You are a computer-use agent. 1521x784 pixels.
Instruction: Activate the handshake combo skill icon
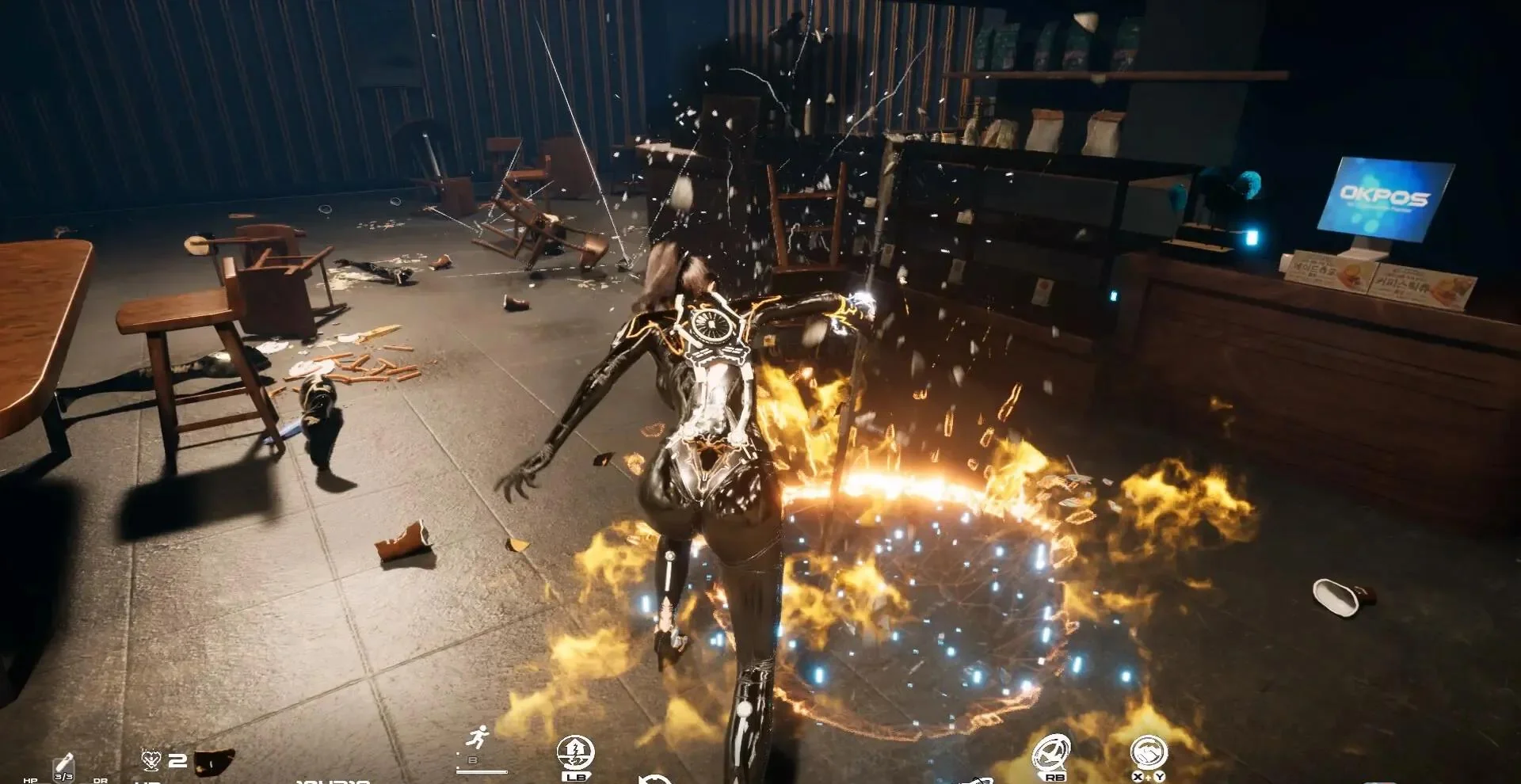coord(1147,752)
